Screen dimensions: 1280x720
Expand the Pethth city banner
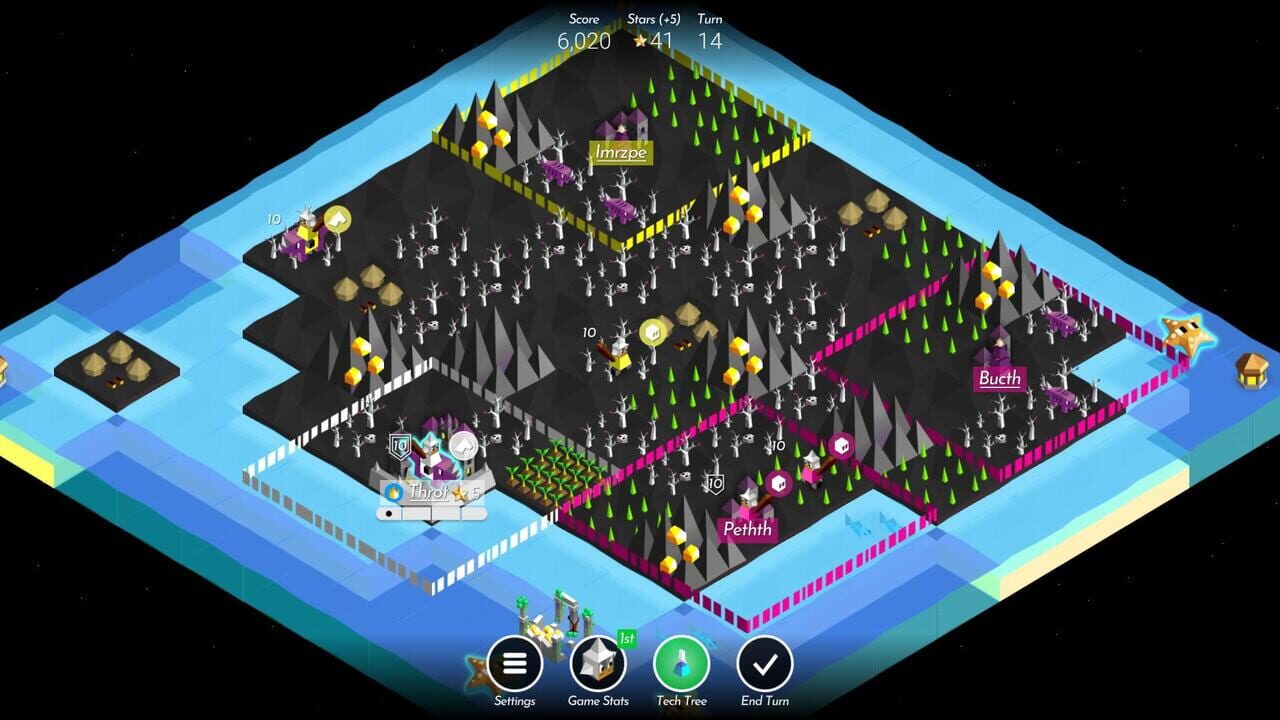click(745, 529)
